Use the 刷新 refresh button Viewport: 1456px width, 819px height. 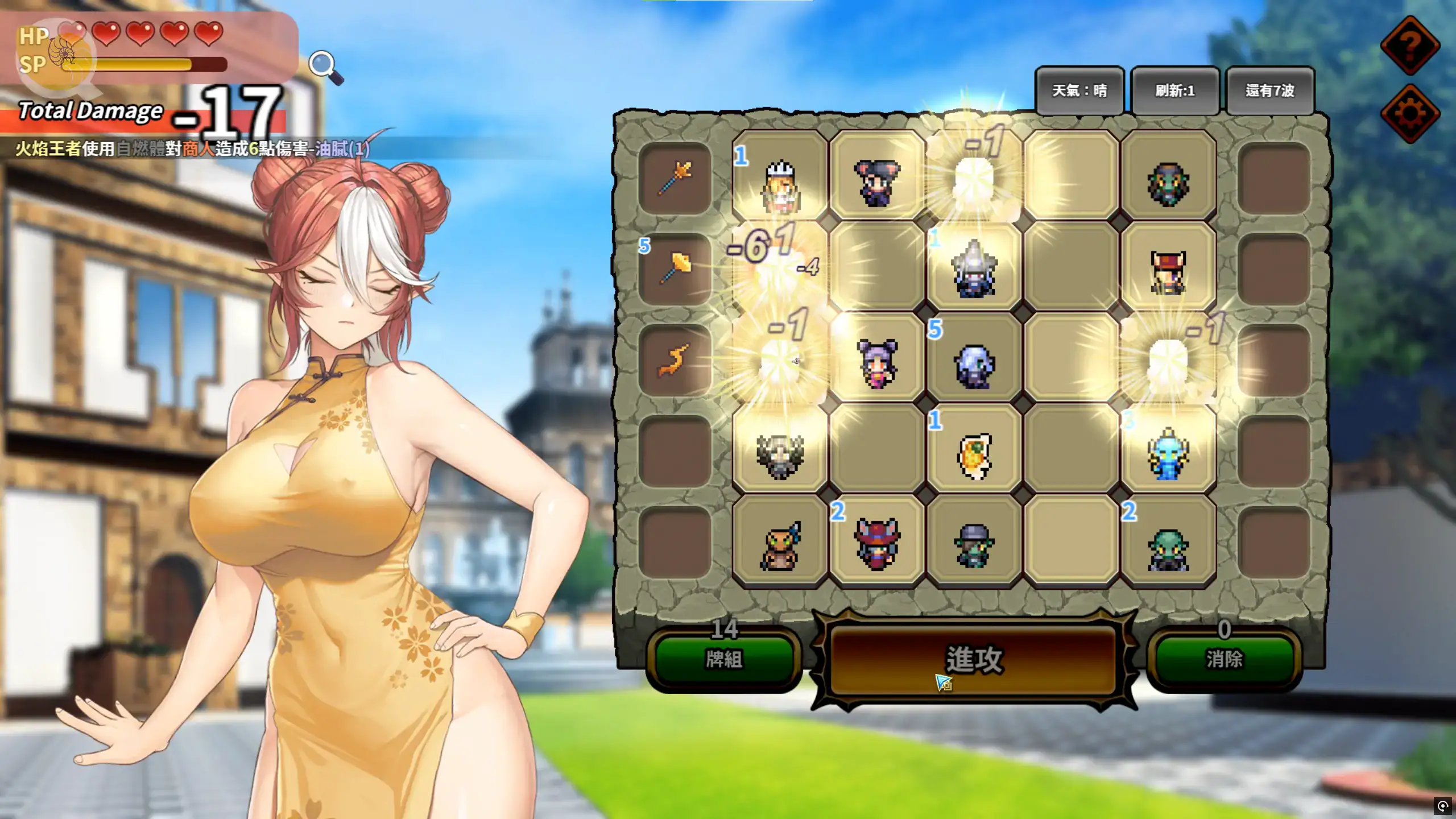(x=1174, y=91)
